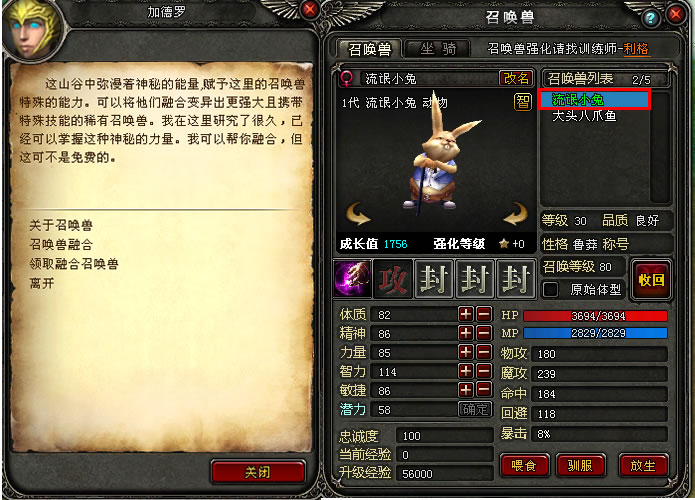Rename the pet with 改名 button
Screen dimensions: 695x500
click(x=516, y=77)
